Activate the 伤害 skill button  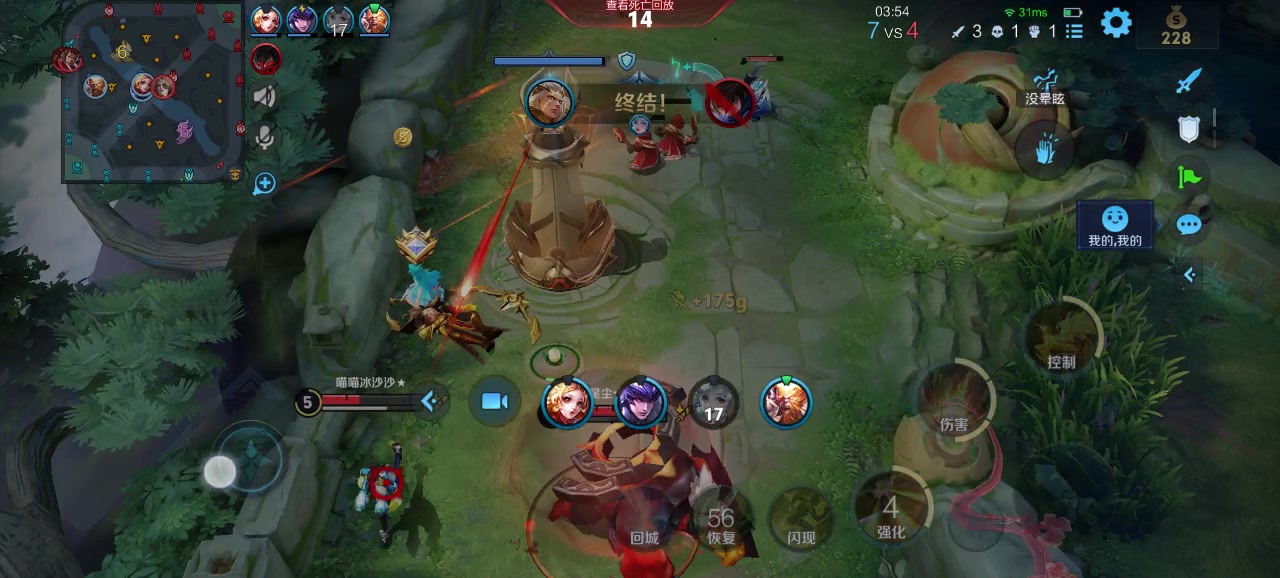pyautogui.click(x=953, y=402)
